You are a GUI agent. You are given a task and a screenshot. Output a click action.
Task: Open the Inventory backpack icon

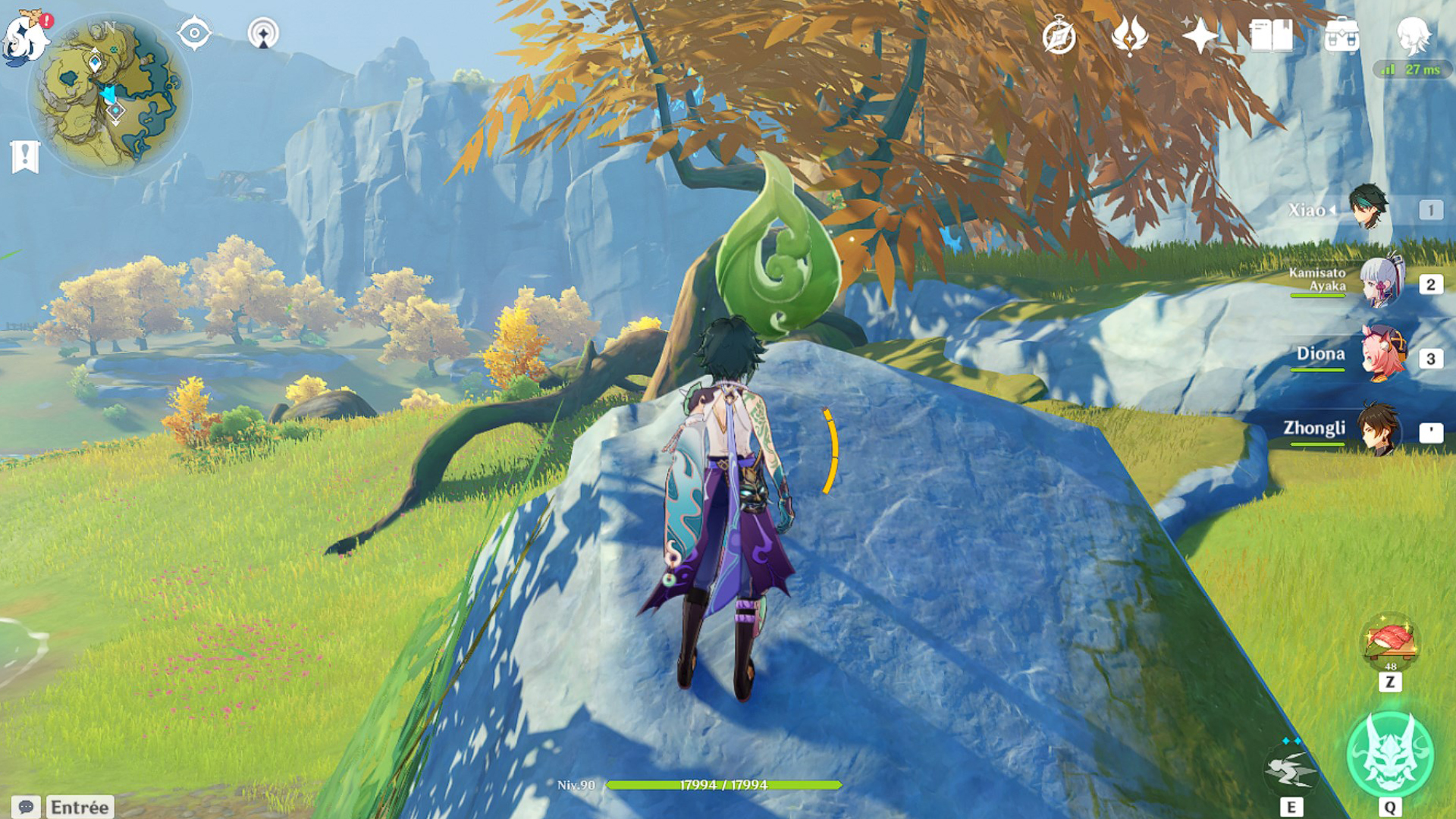[1341, 32]
